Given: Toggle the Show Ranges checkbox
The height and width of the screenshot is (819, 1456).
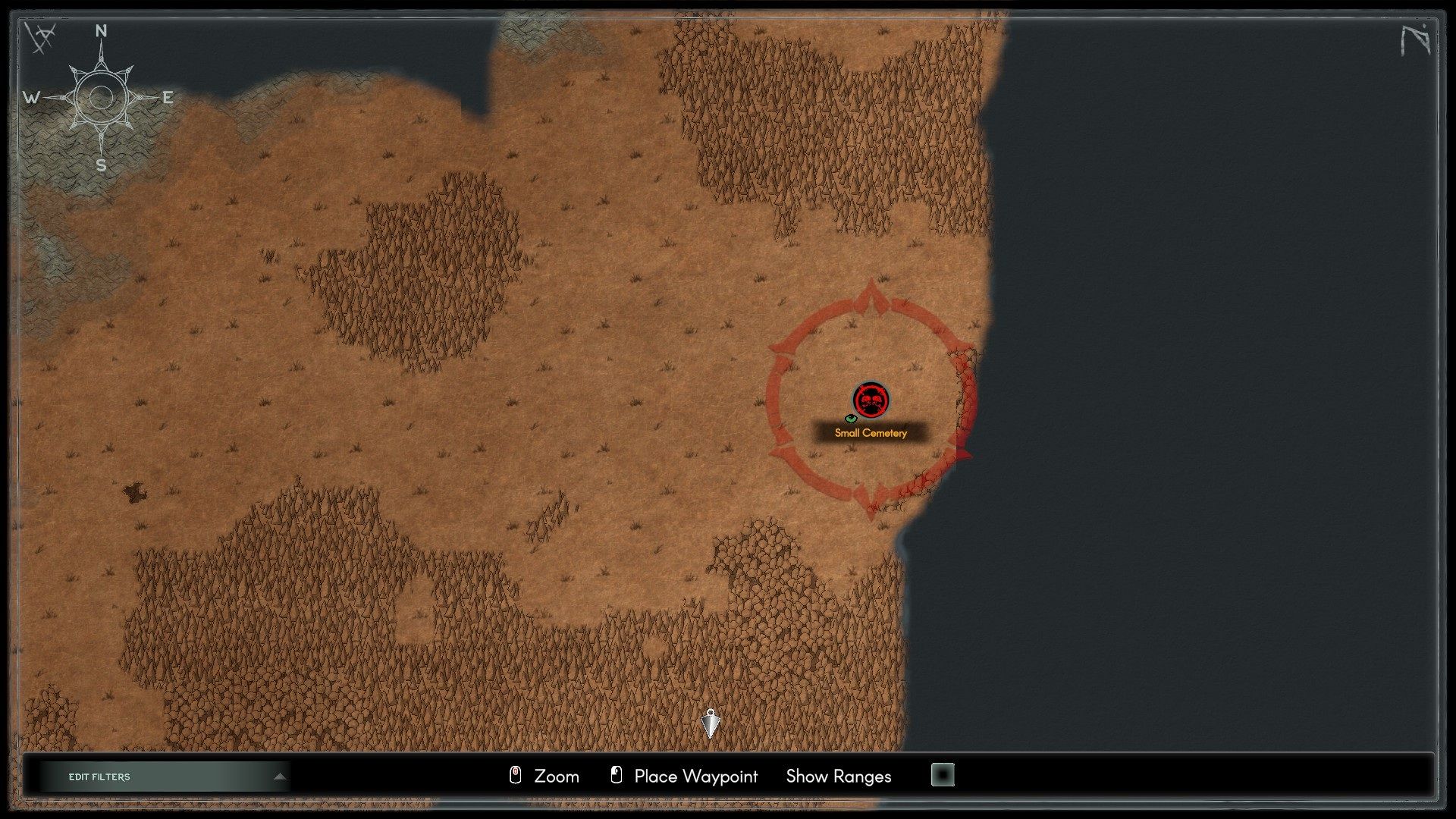Looking at the screenshot, I should [x=943, y=775].
